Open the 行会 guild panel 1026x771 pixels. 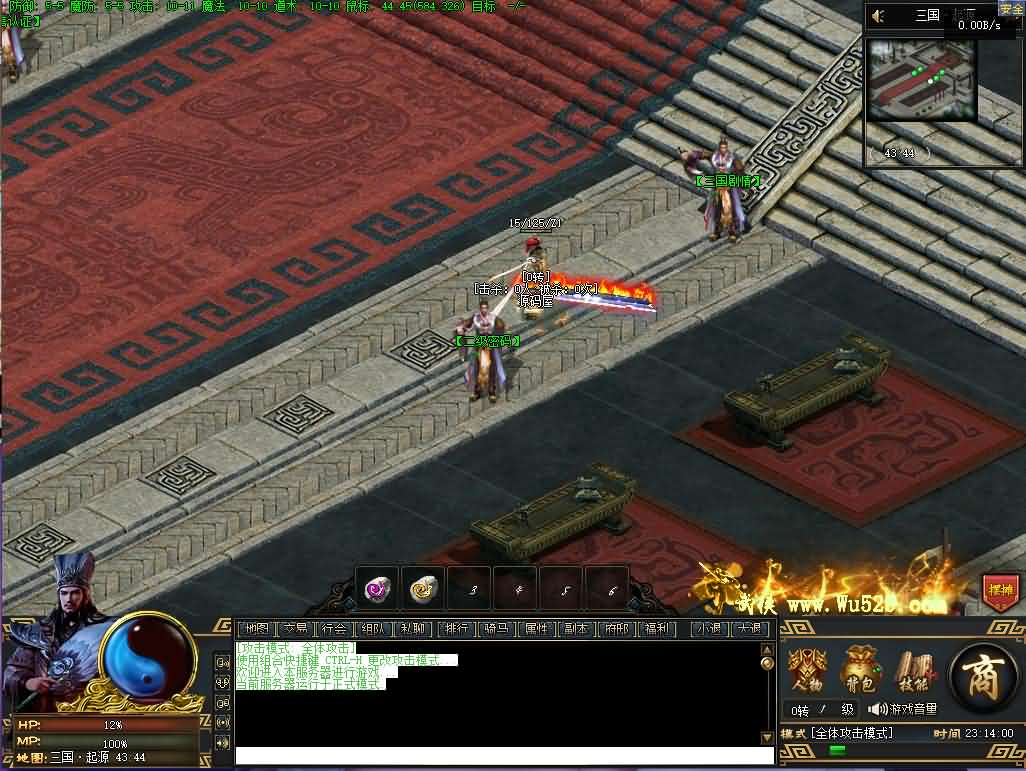334,629
